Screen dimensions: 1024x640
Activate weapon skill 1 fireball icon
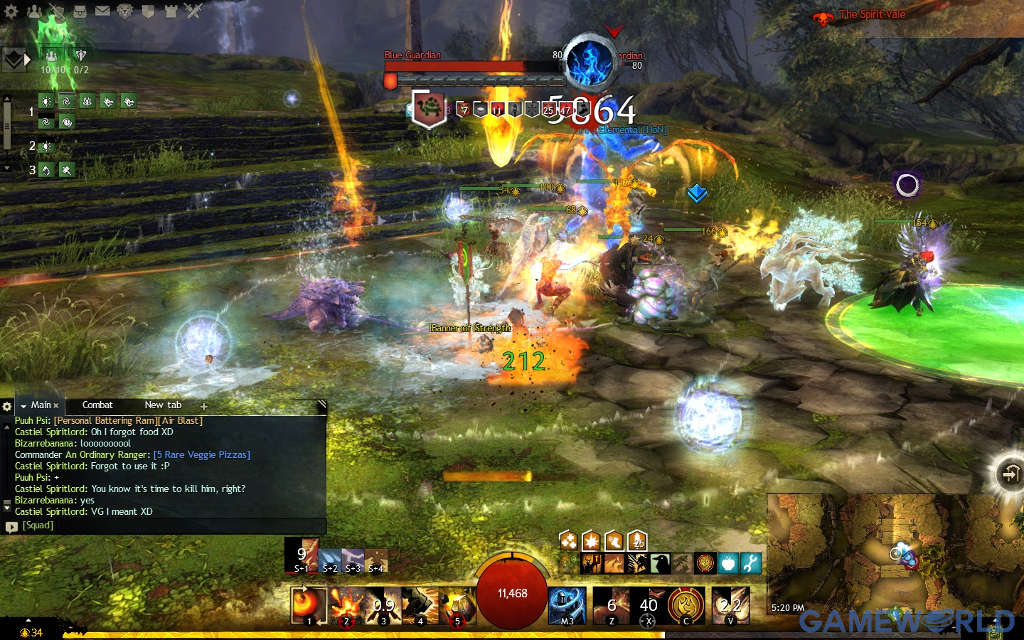[x=306, y=604]
